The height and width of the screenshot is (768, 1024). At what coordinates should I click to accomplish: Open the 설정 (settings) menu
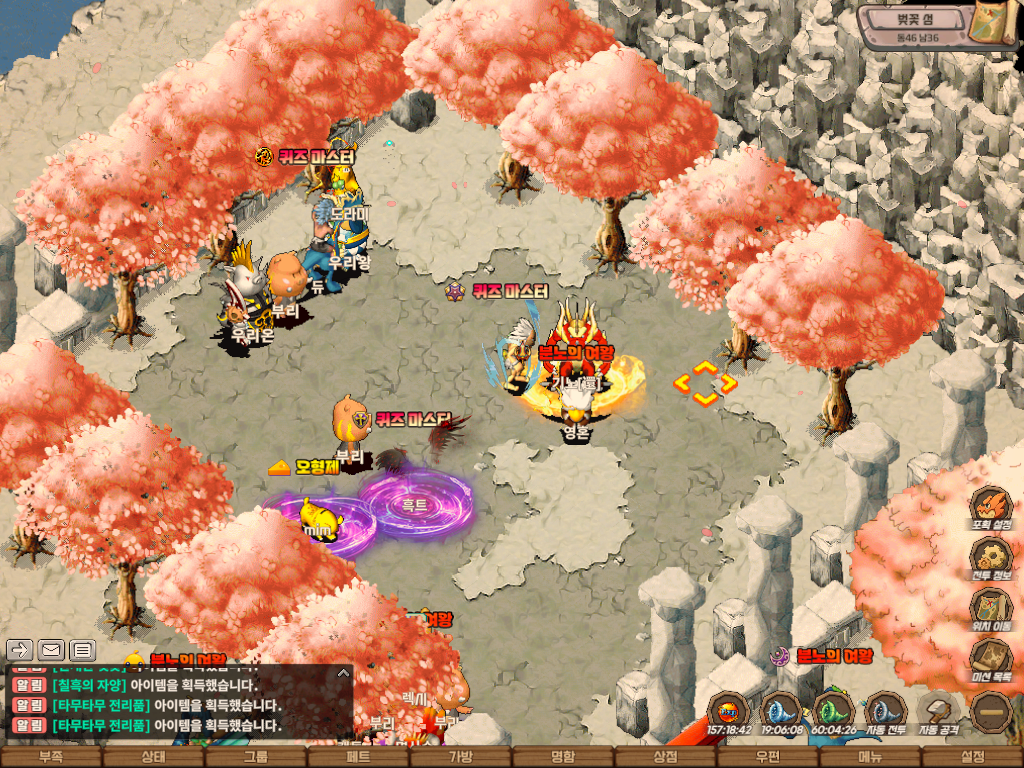pyautogui.click(x=972, y=757)
